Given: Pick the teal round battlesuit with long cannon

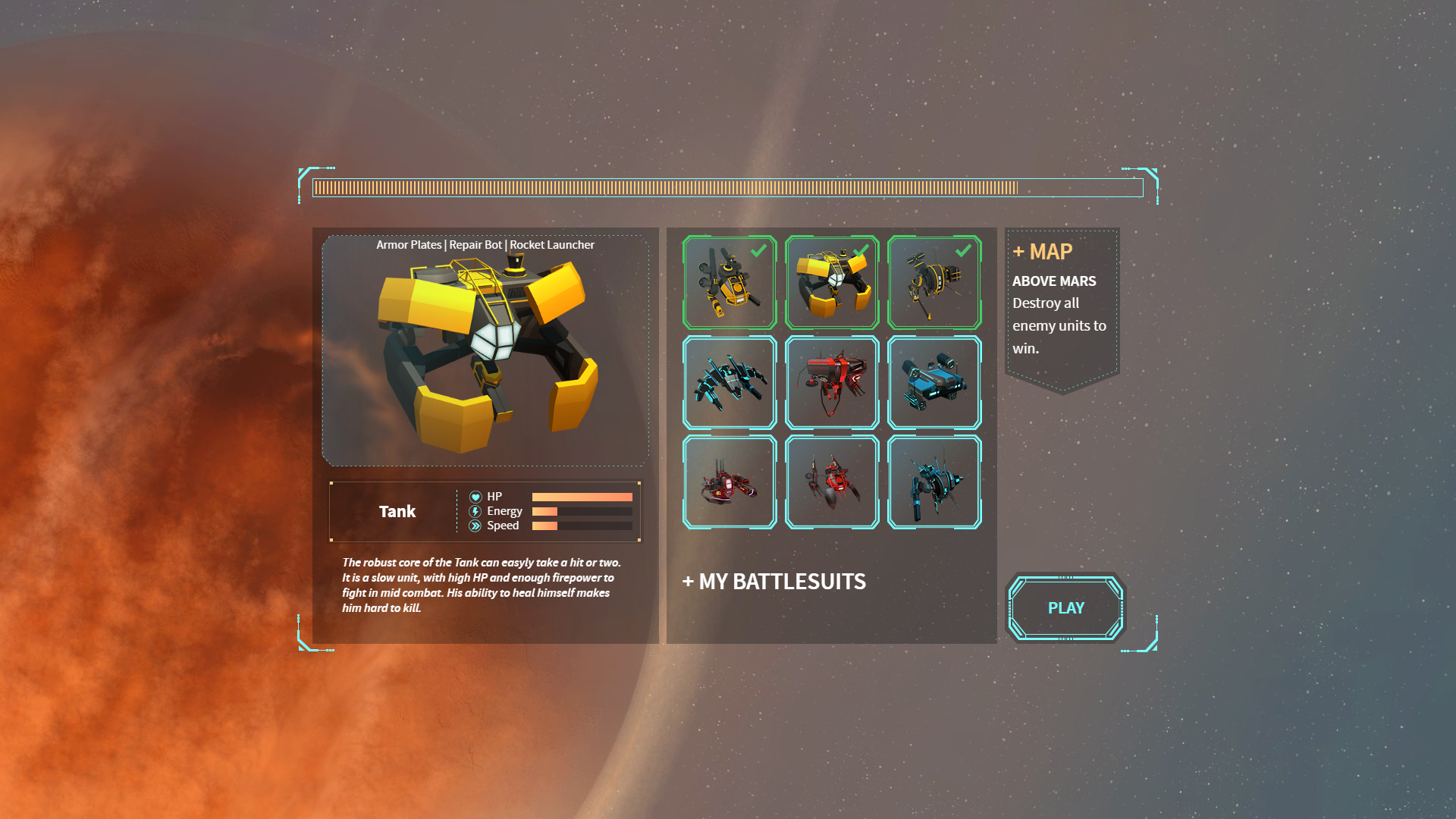Looking at the screenshot, I should pos(934,482).
